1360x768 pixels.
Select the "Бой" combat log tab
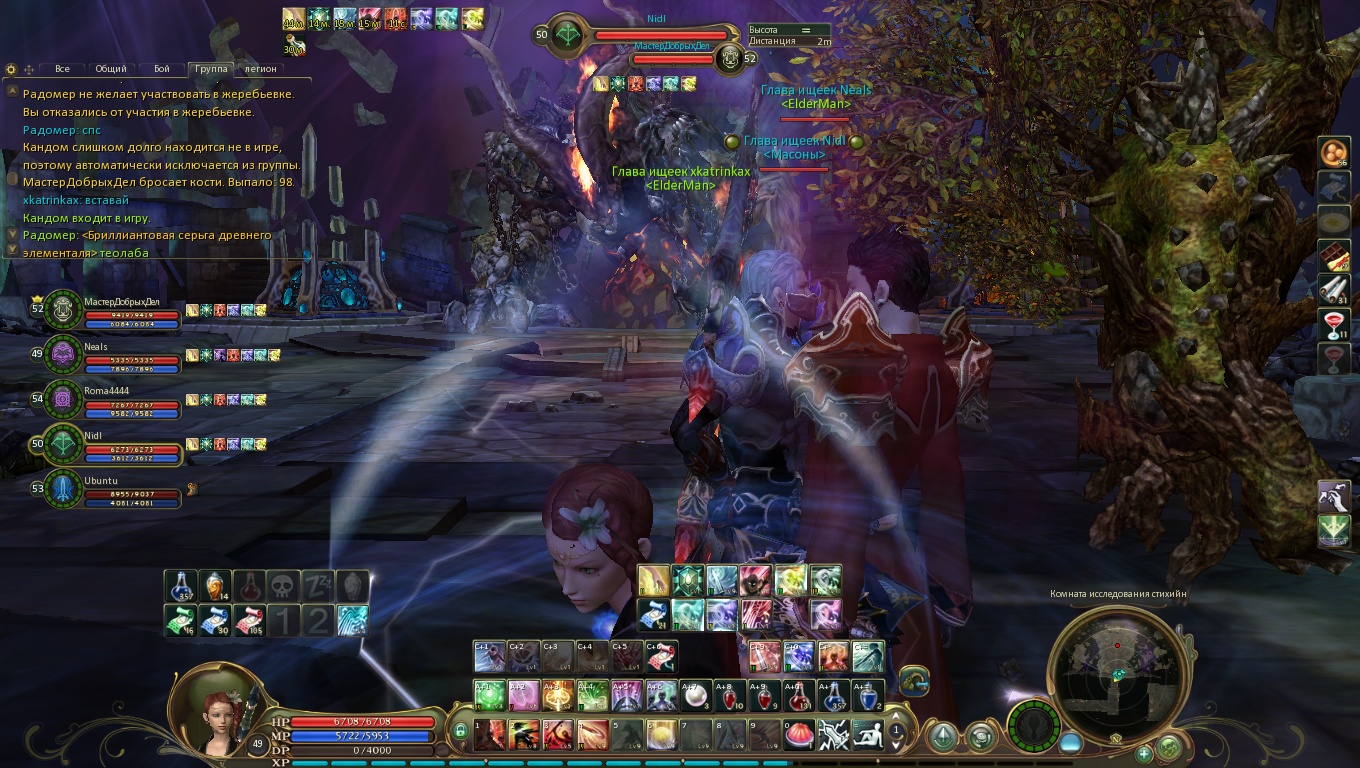coord(161,69)
